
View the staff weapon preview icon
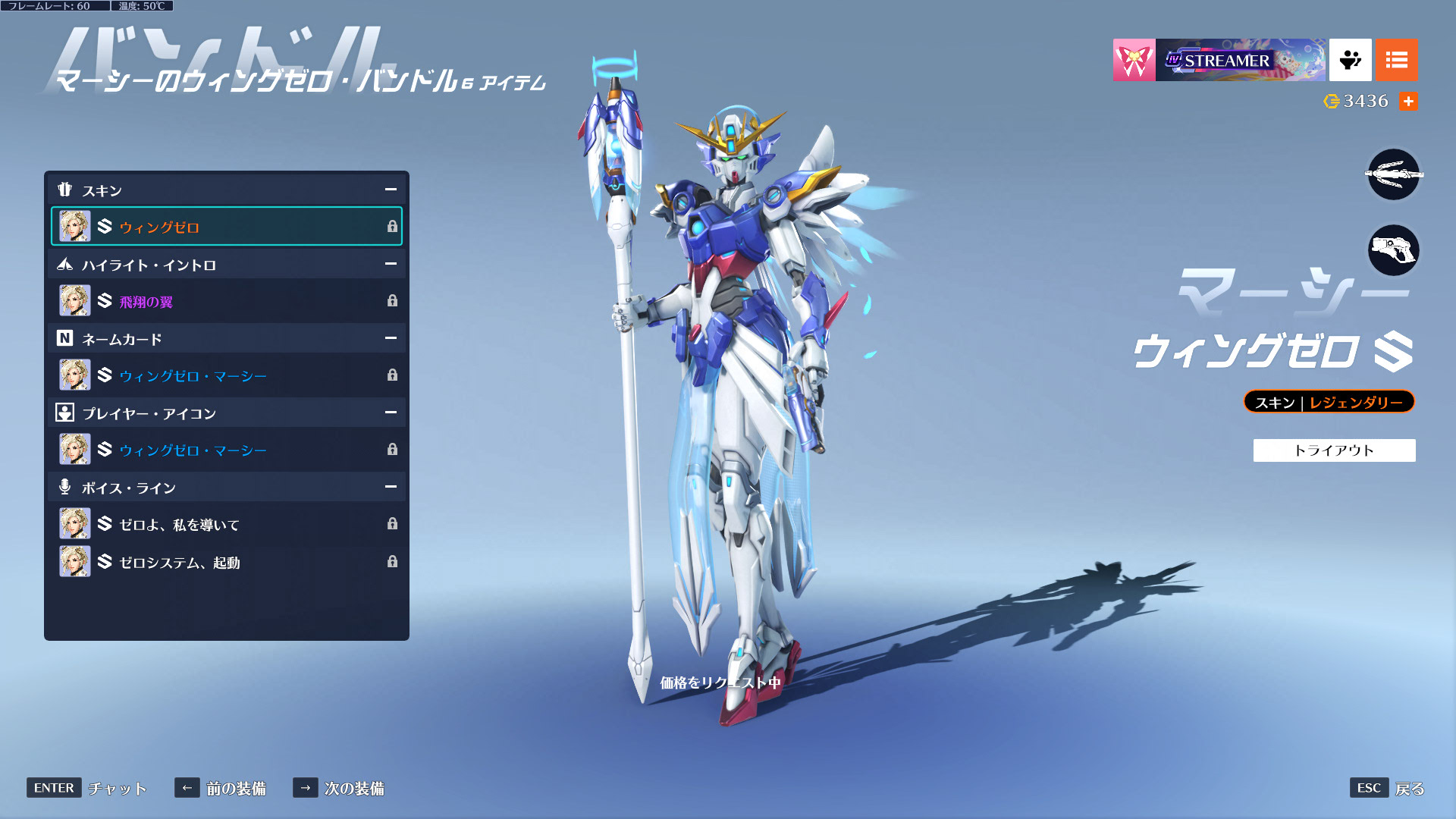point(1393,175)
